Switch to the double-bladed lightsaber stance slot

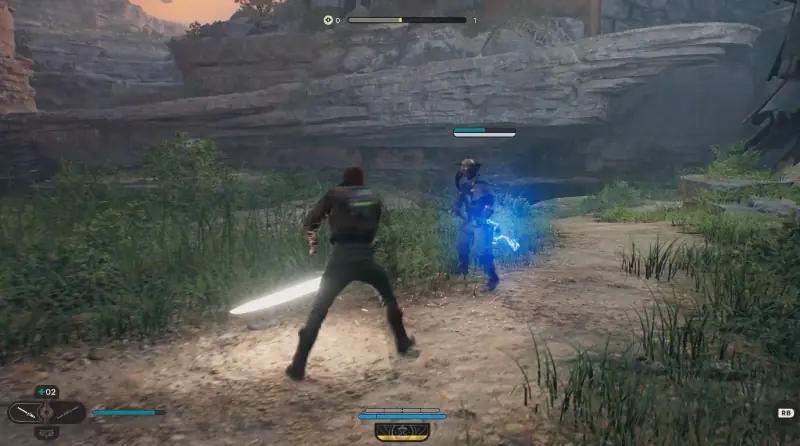click(x=68, y=412)
